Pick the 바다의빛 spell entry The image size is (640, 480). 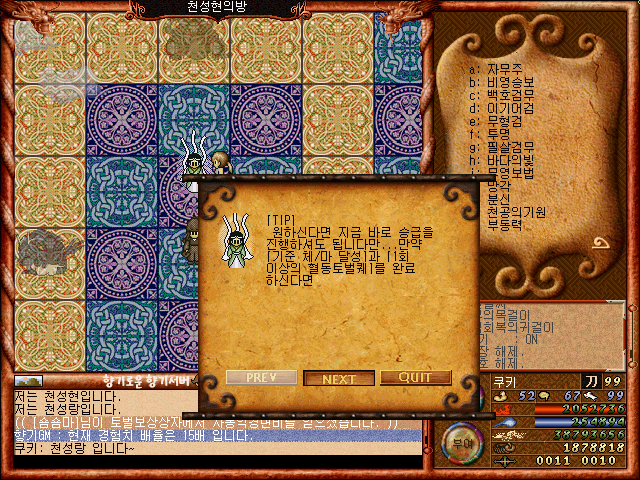tap(504, 159)
